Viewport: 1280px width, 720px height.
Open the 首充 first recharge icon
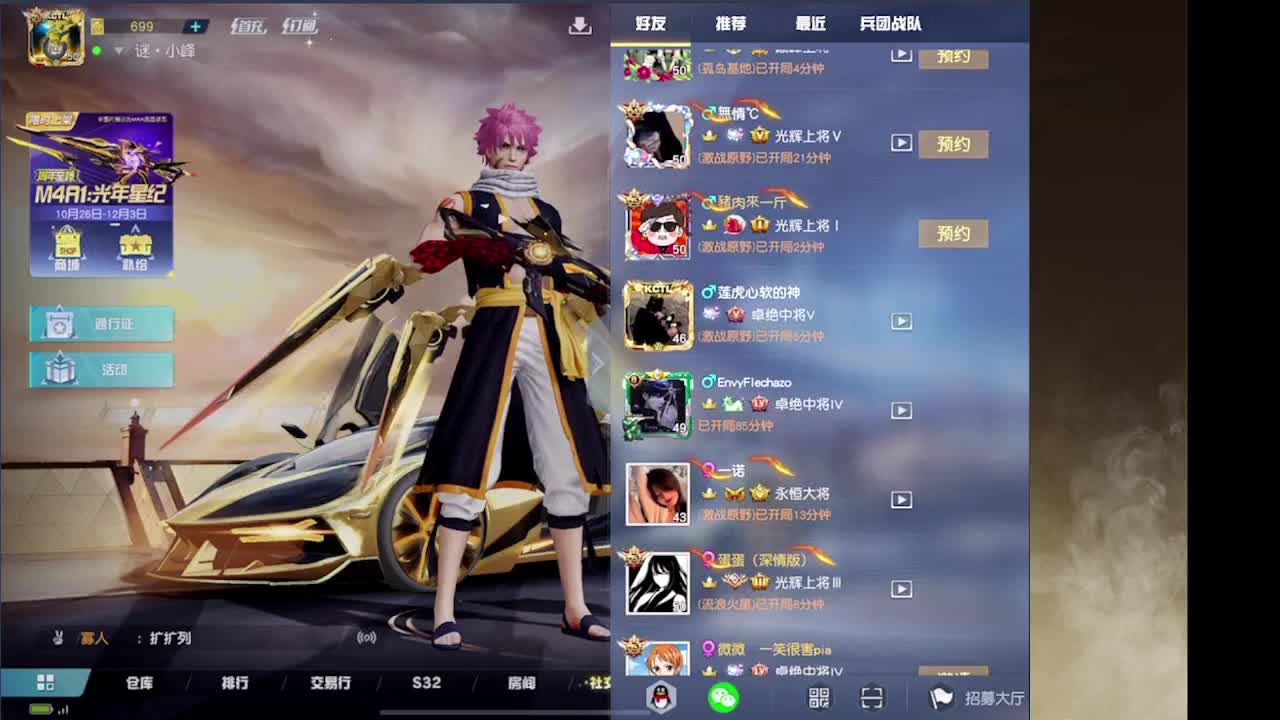pos(249,27)
